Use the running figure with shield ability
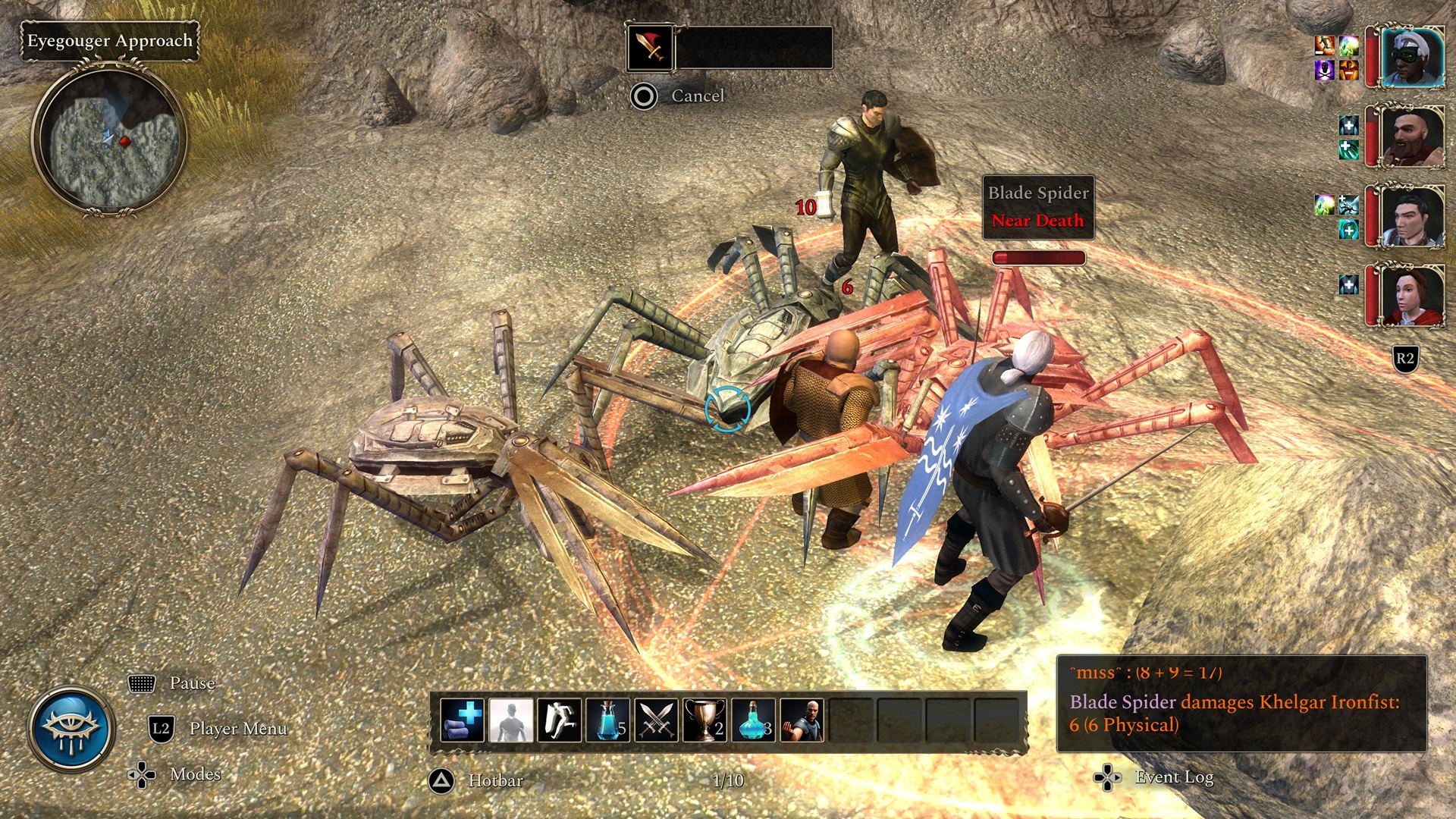The image size is (1456, 819). coord(559,720)
